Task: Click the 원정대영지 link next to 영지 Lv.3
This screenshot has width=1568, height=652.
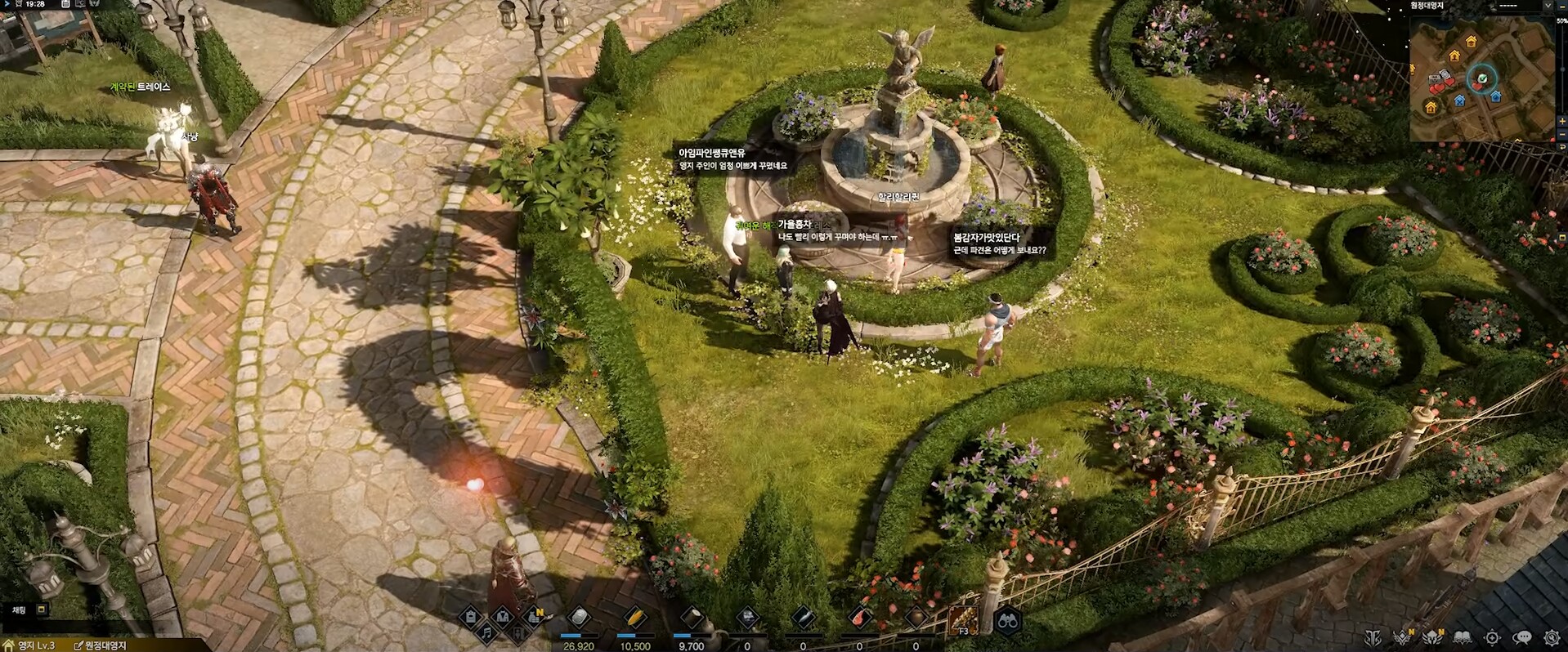Action: click(x=105, y=645)
